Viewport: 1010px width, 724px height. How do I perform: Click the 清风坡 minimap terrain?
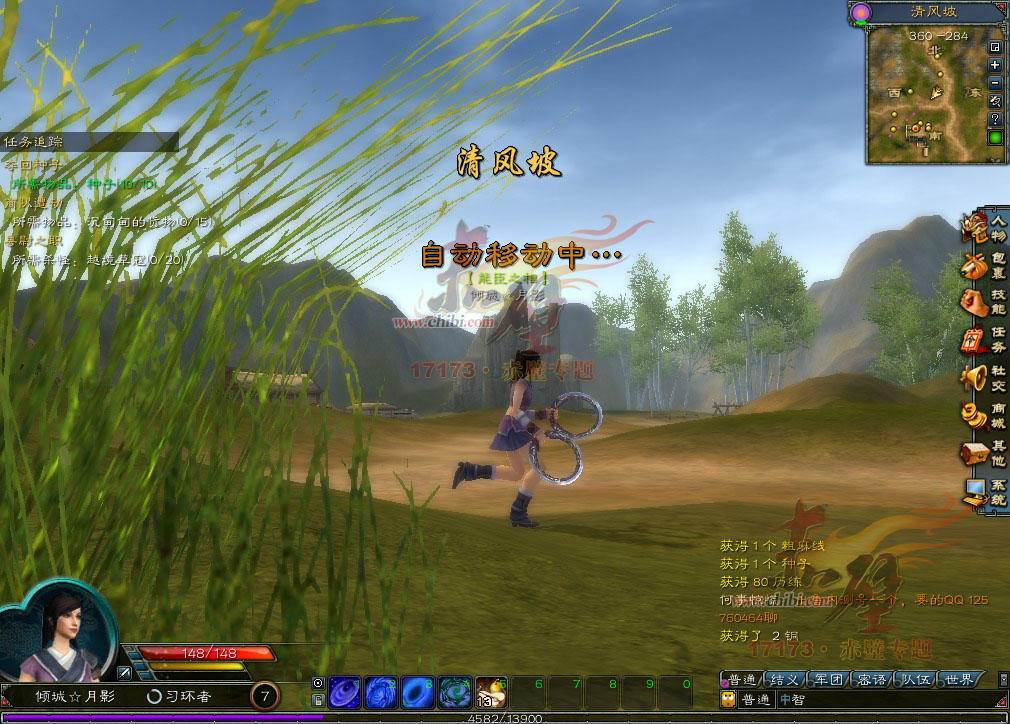click(x=925, y=95)
